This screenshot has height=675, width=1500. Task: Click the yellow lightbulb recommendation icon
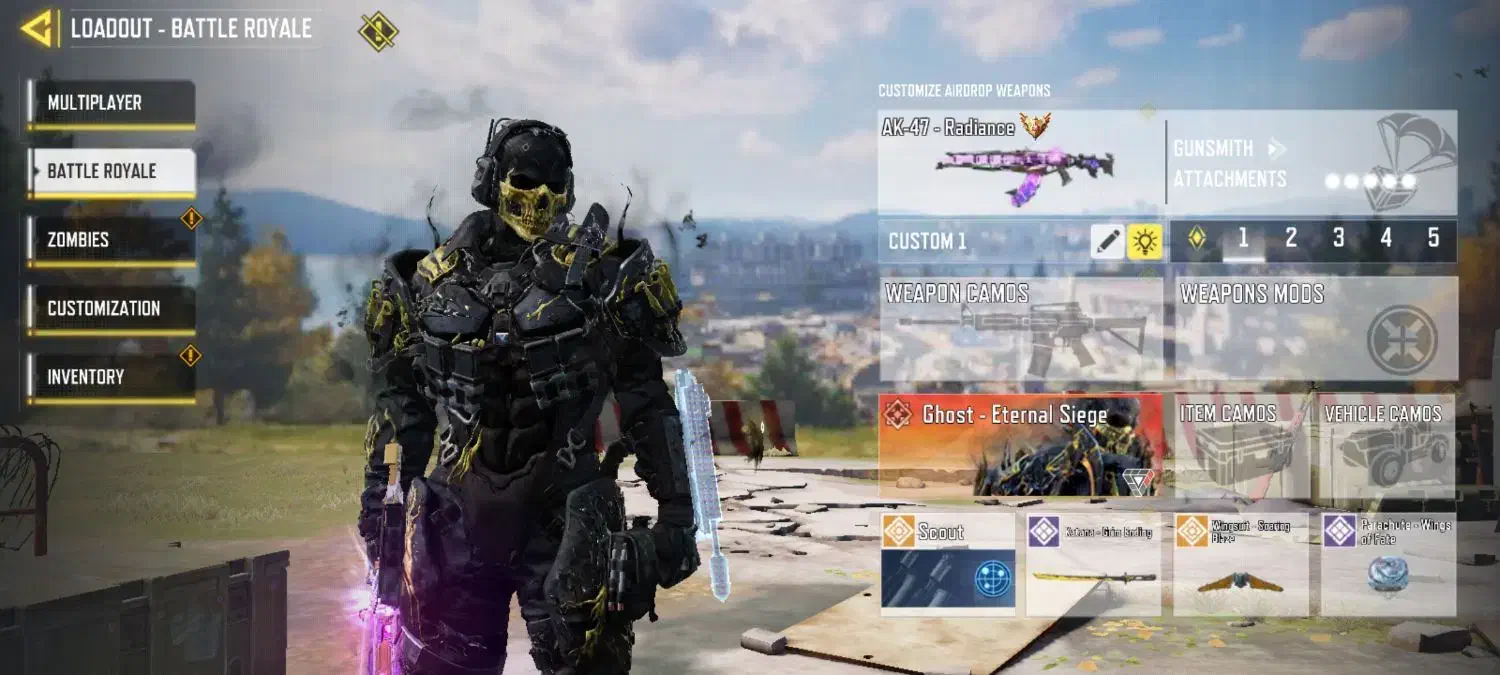1144,241
